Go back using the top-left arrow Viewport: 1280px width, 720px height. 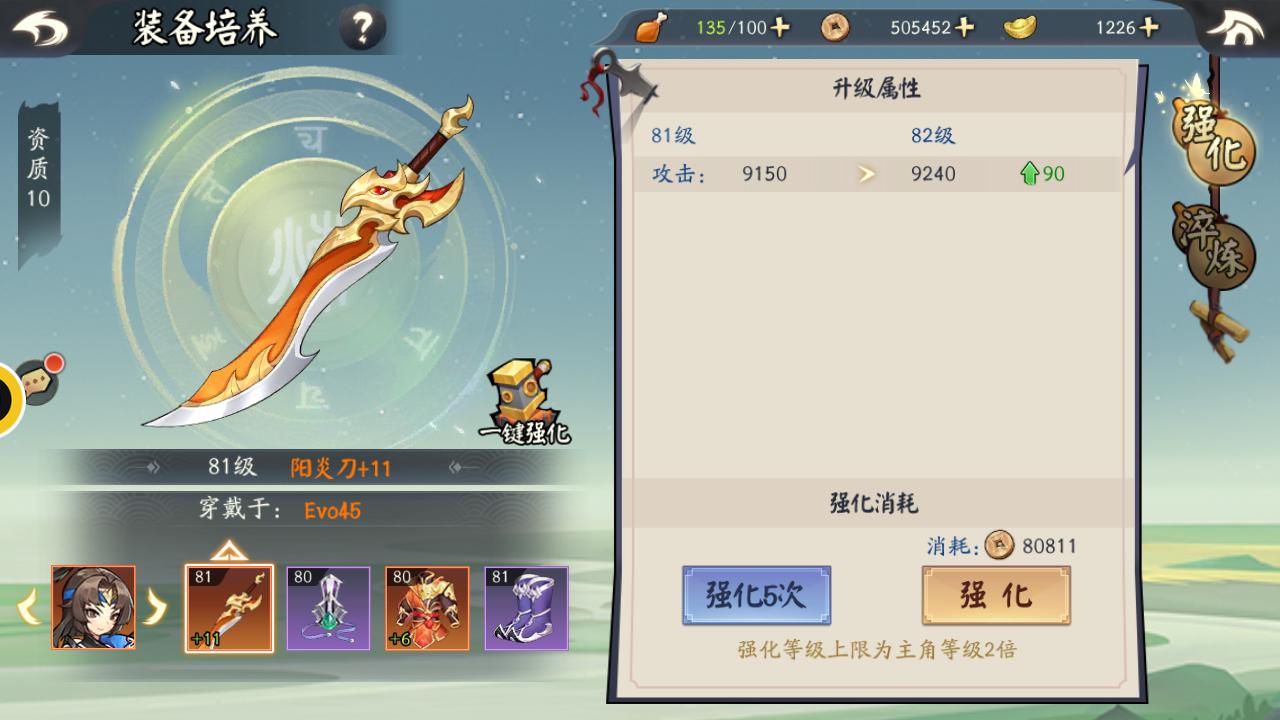point(40,28)
